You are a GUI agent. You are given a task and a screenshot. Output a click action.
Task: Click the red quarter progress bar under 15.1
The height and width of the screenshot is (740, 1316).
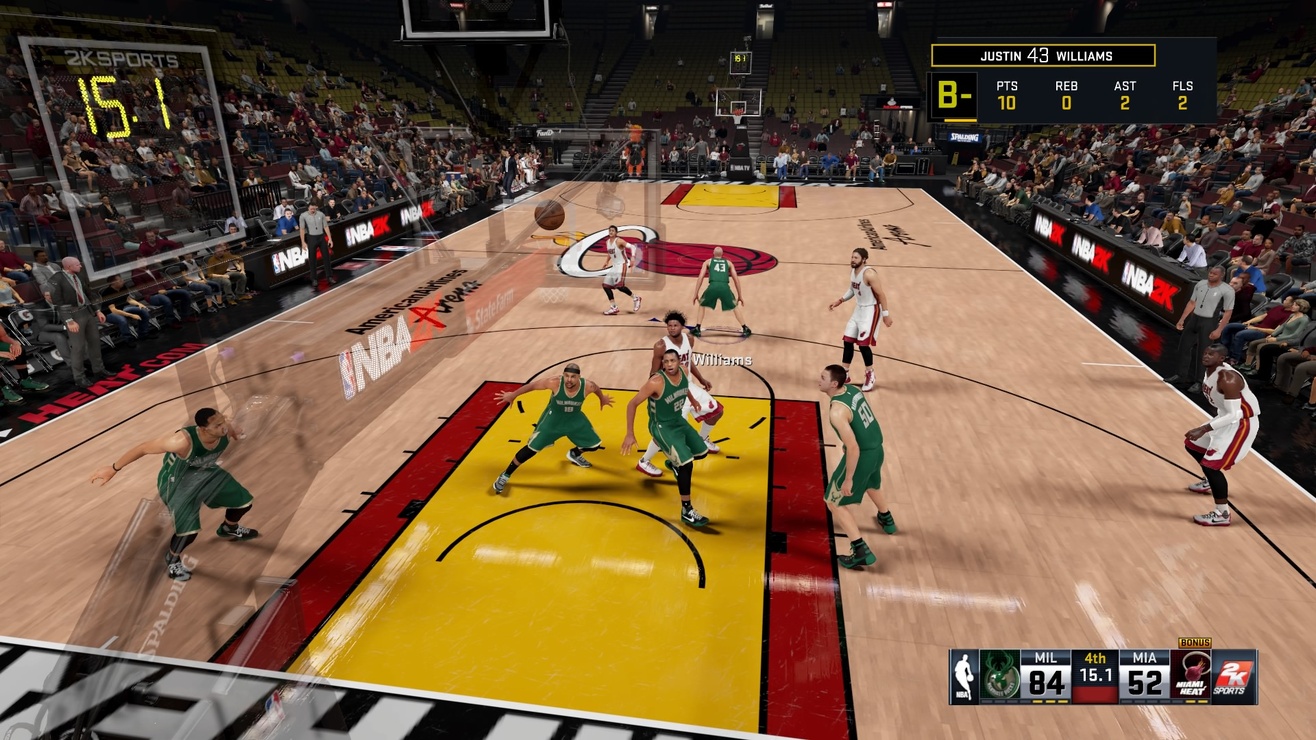click(1095, 695)
